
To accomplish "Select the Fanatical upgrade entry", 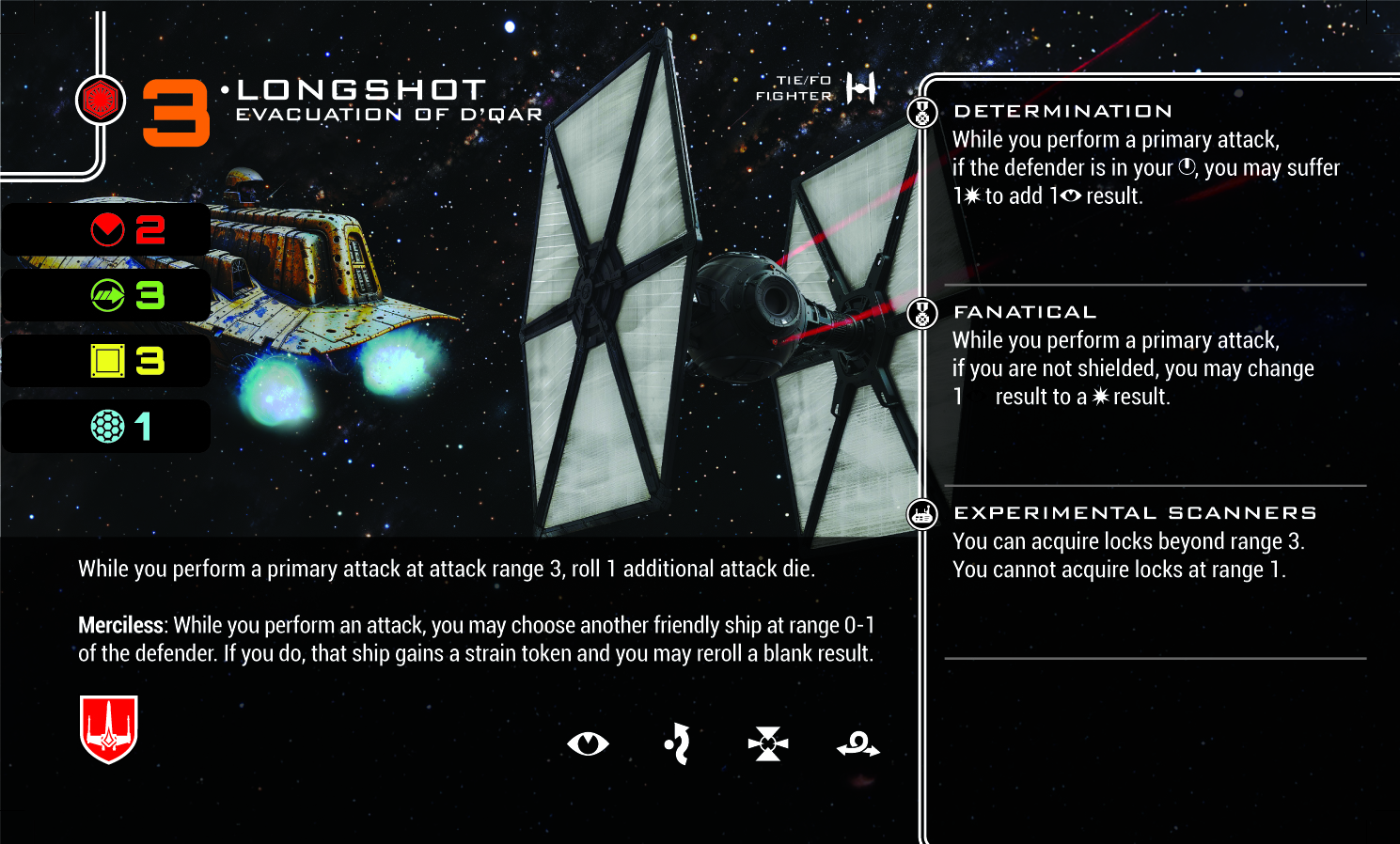I will [x=1025, y=313].
